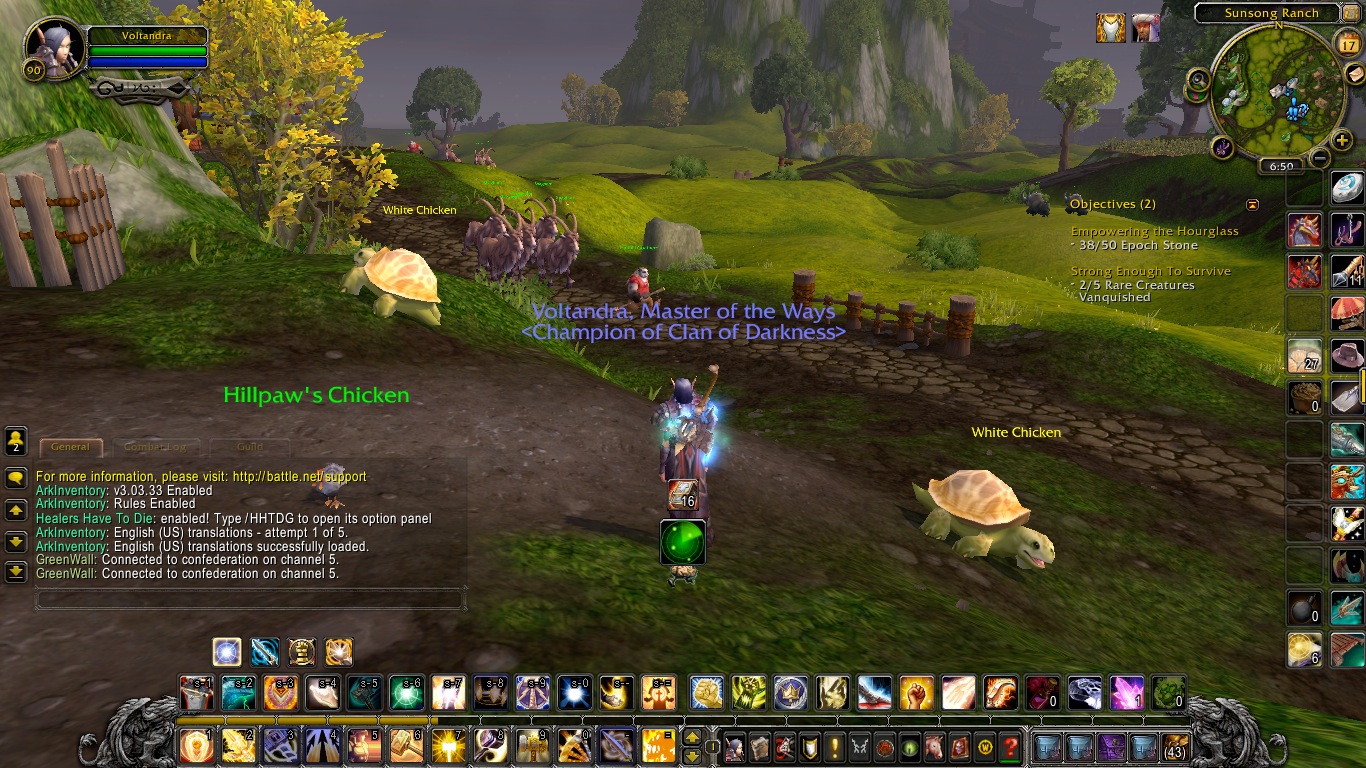
Task: Open the red question mark help button
Action: 1010,747
